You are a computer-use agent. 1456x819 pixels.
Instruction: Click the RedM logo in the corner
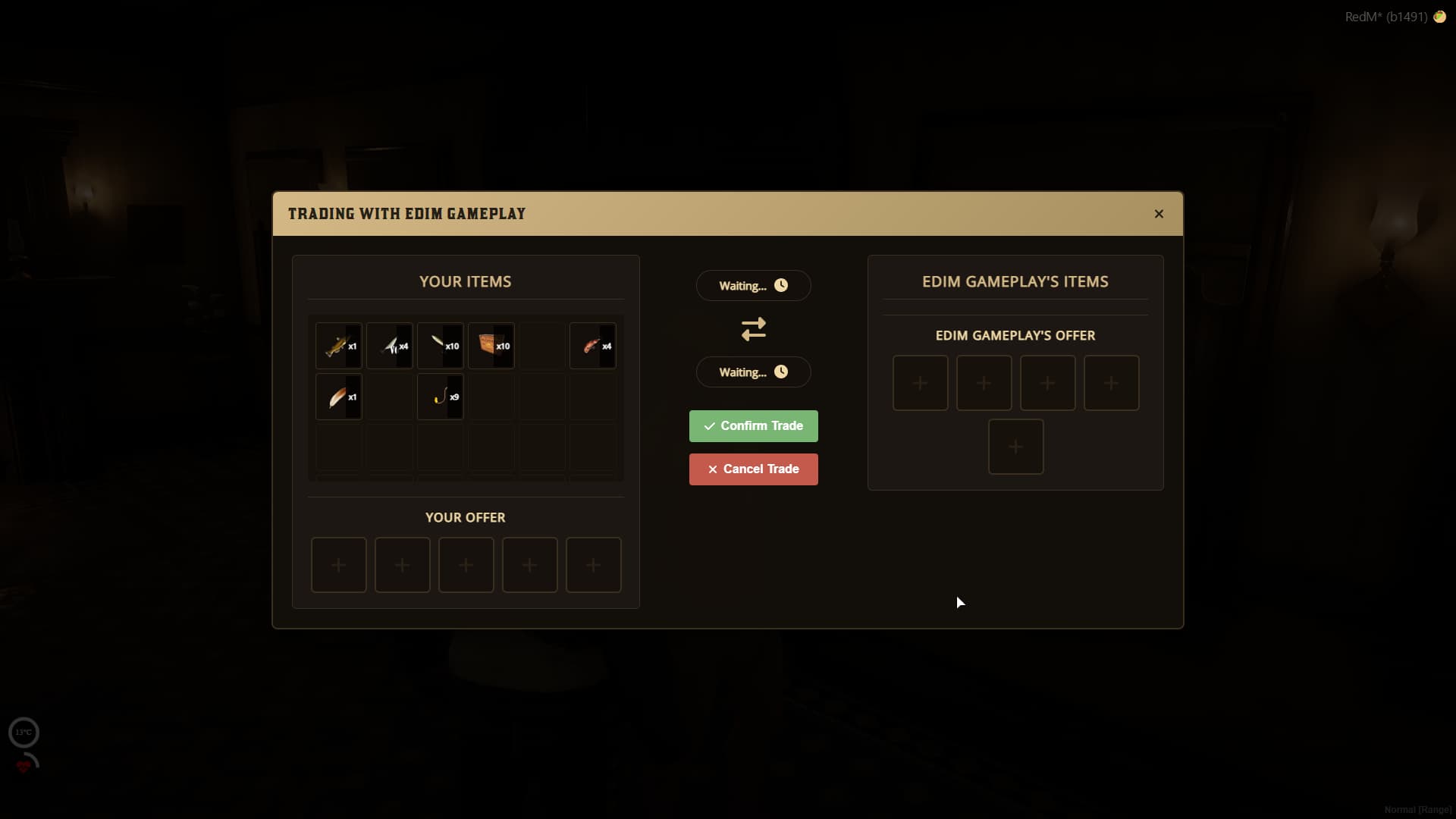pyautogui.click(x=1440, y=17)
